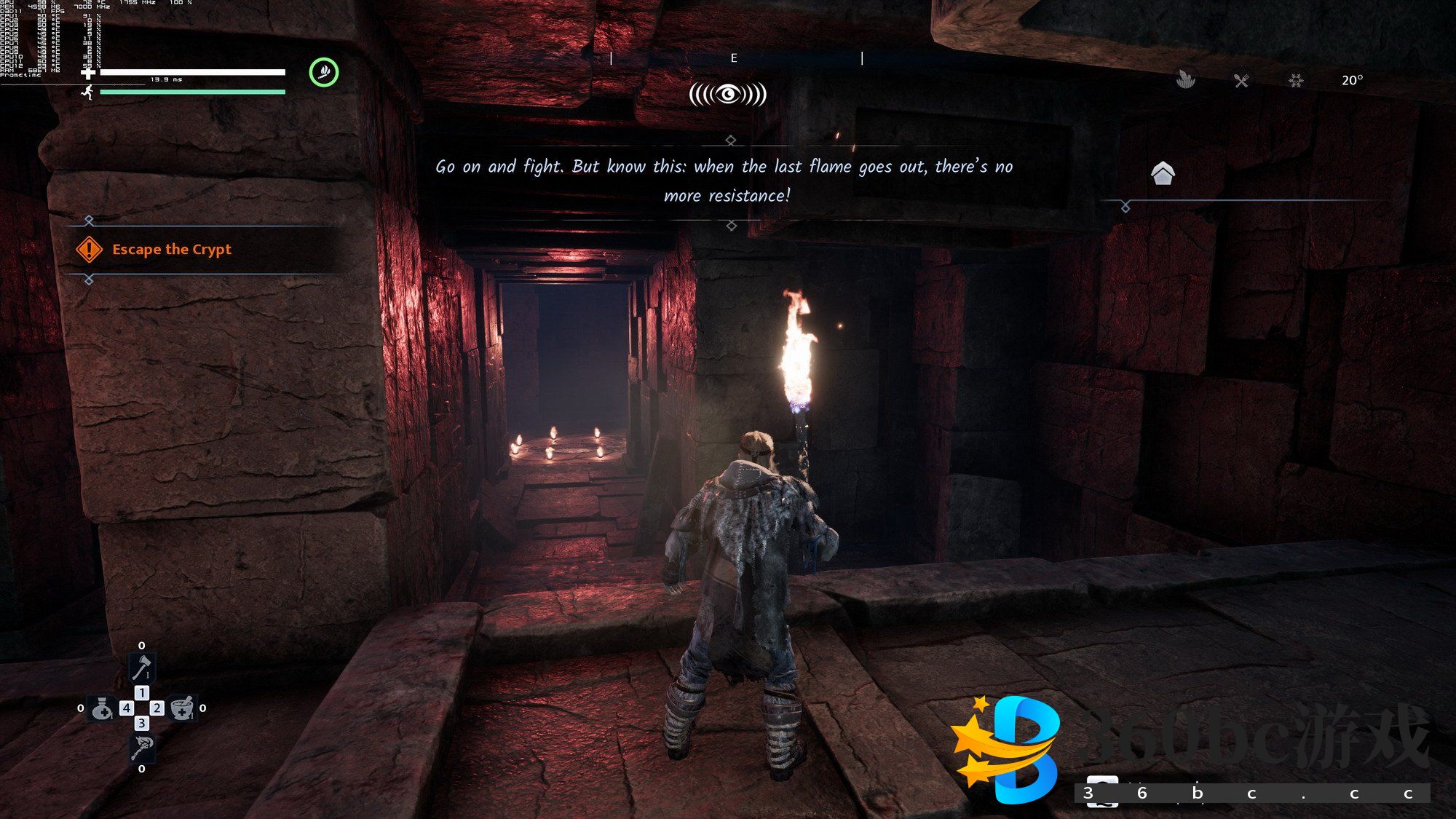Screen dimensions: 1456x819
Task: Click the campfire flame status icon
Action: pos(1186,79)
